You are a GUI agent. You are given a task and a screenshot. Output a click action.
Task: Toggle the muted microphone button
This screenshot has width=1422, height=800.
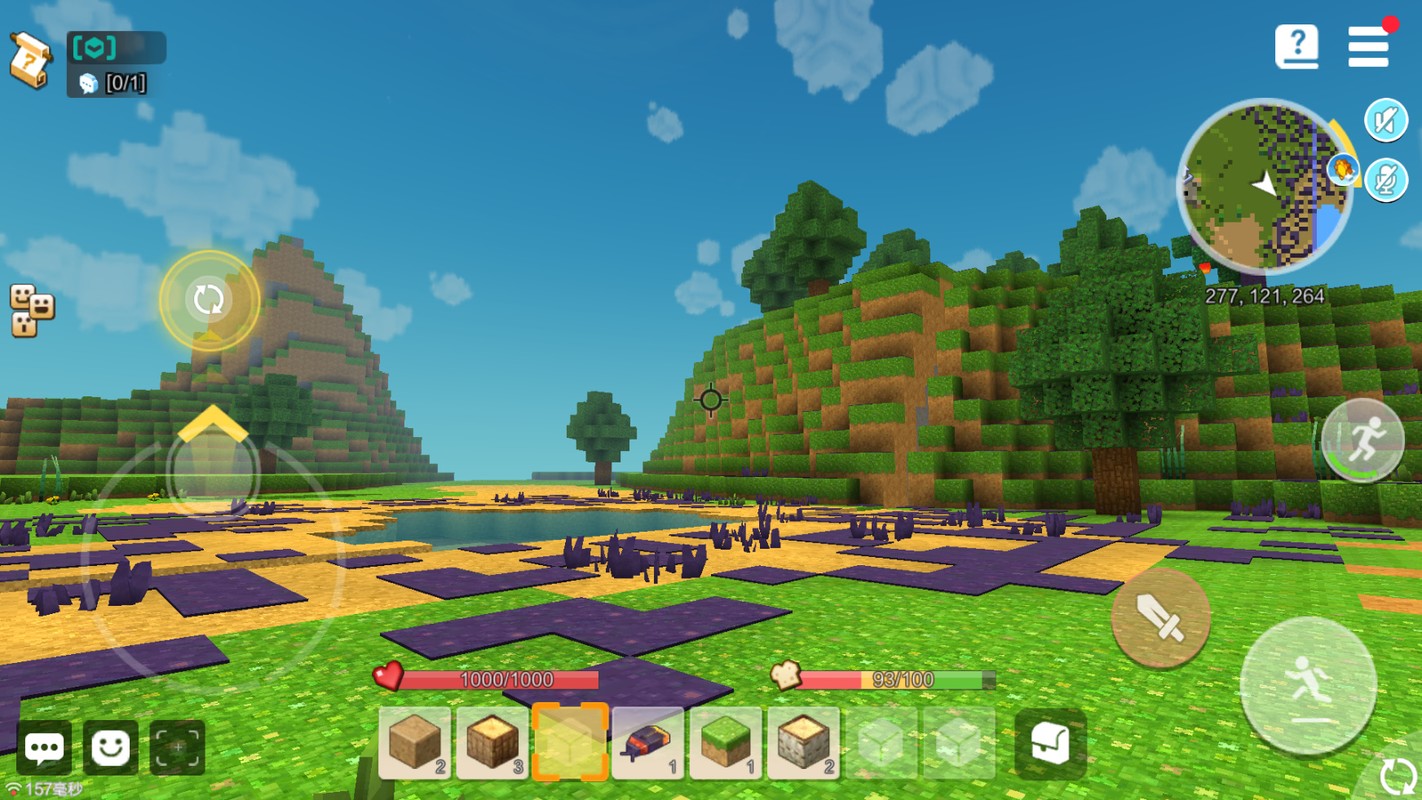click(x=1386, y=181)
